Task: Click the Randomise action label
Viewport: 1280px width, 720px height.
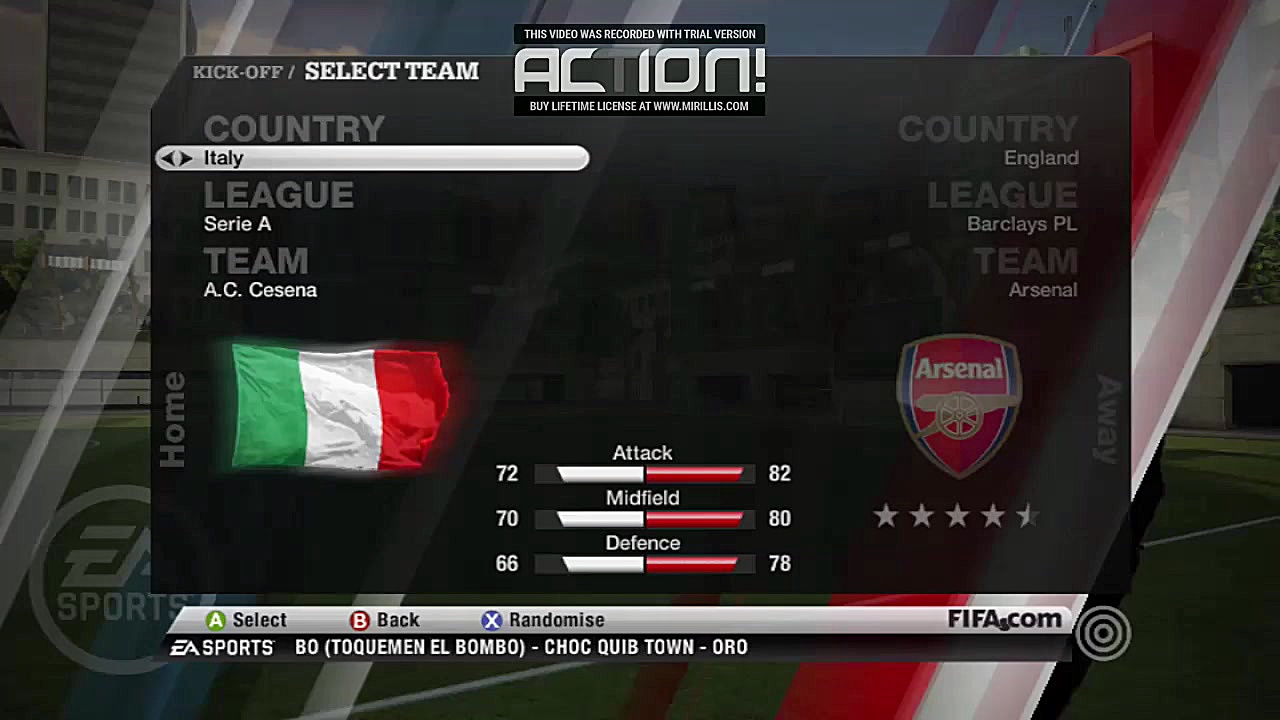Action: coord(556,620)
